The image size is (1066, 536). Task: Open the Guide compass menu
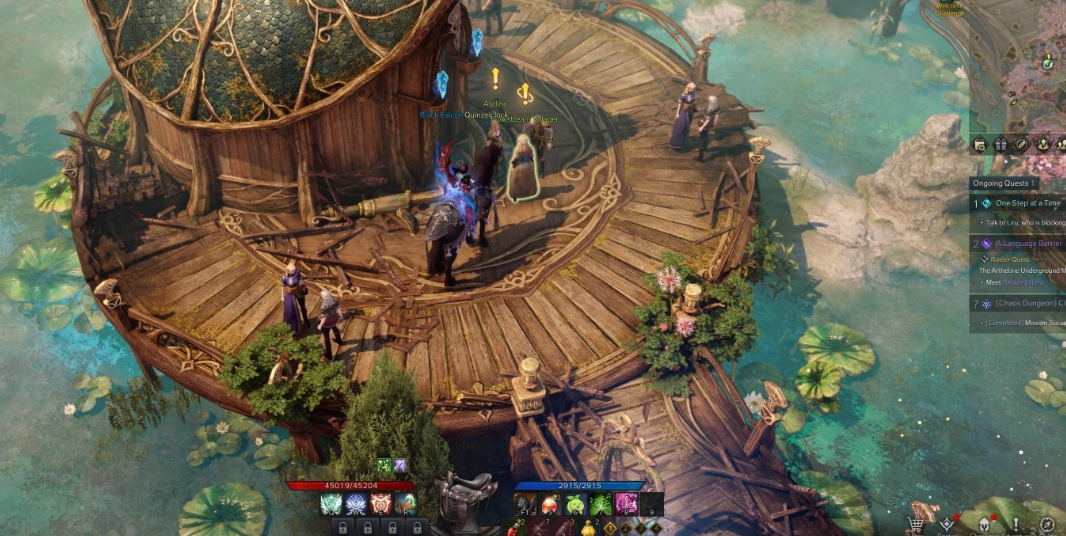1047,523
